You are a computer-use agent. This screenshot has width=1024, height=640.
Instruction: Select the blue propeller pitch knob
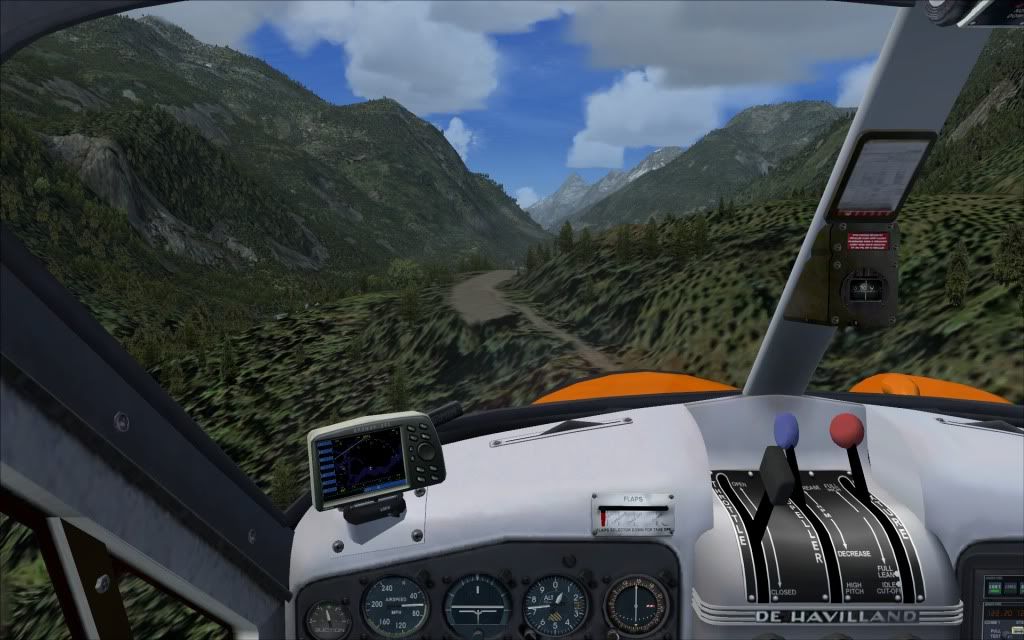[786, 428]
